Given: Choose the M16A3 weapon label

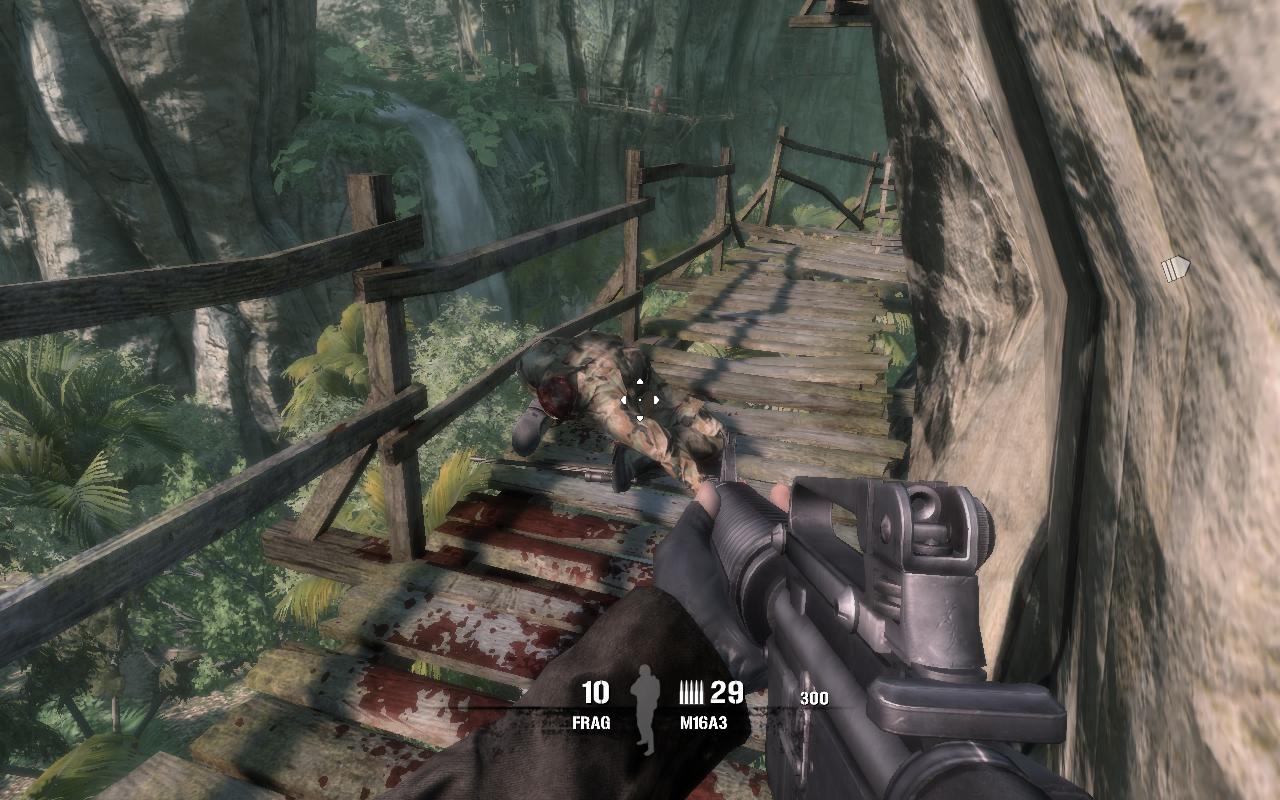Looking at the screenshot, I should point(700,722).
